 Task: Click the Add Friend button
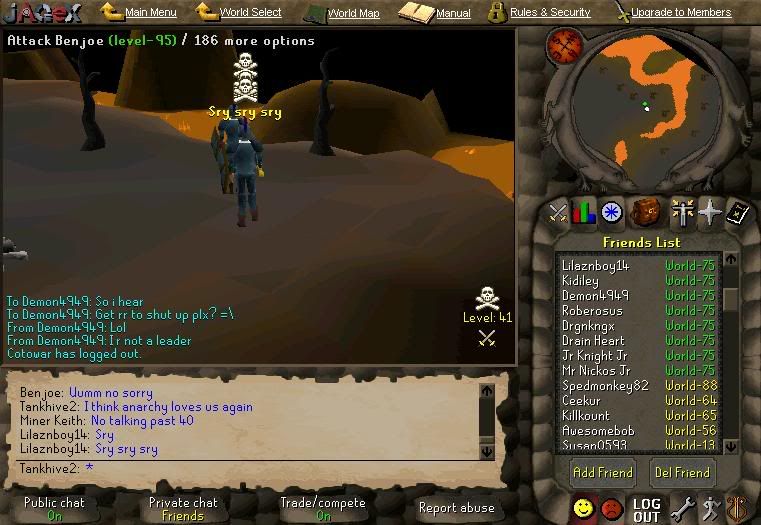(601, 472)
